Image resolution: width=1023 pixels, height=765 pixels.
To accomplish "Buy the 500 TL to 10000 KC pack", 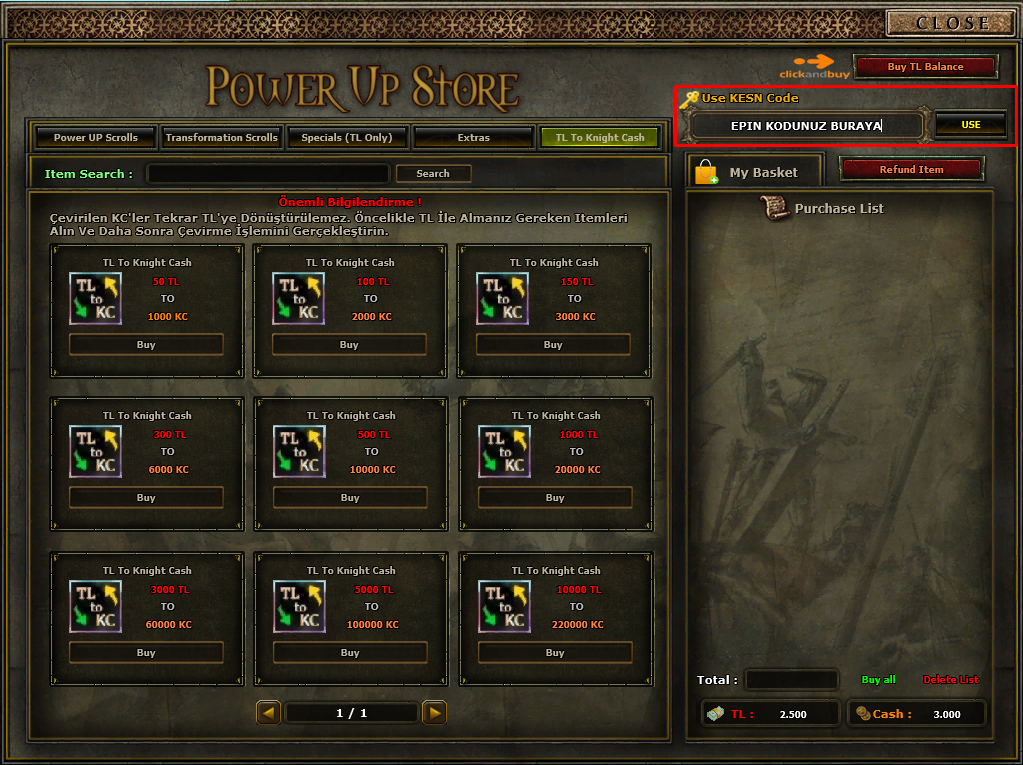I will pos(350,498).
